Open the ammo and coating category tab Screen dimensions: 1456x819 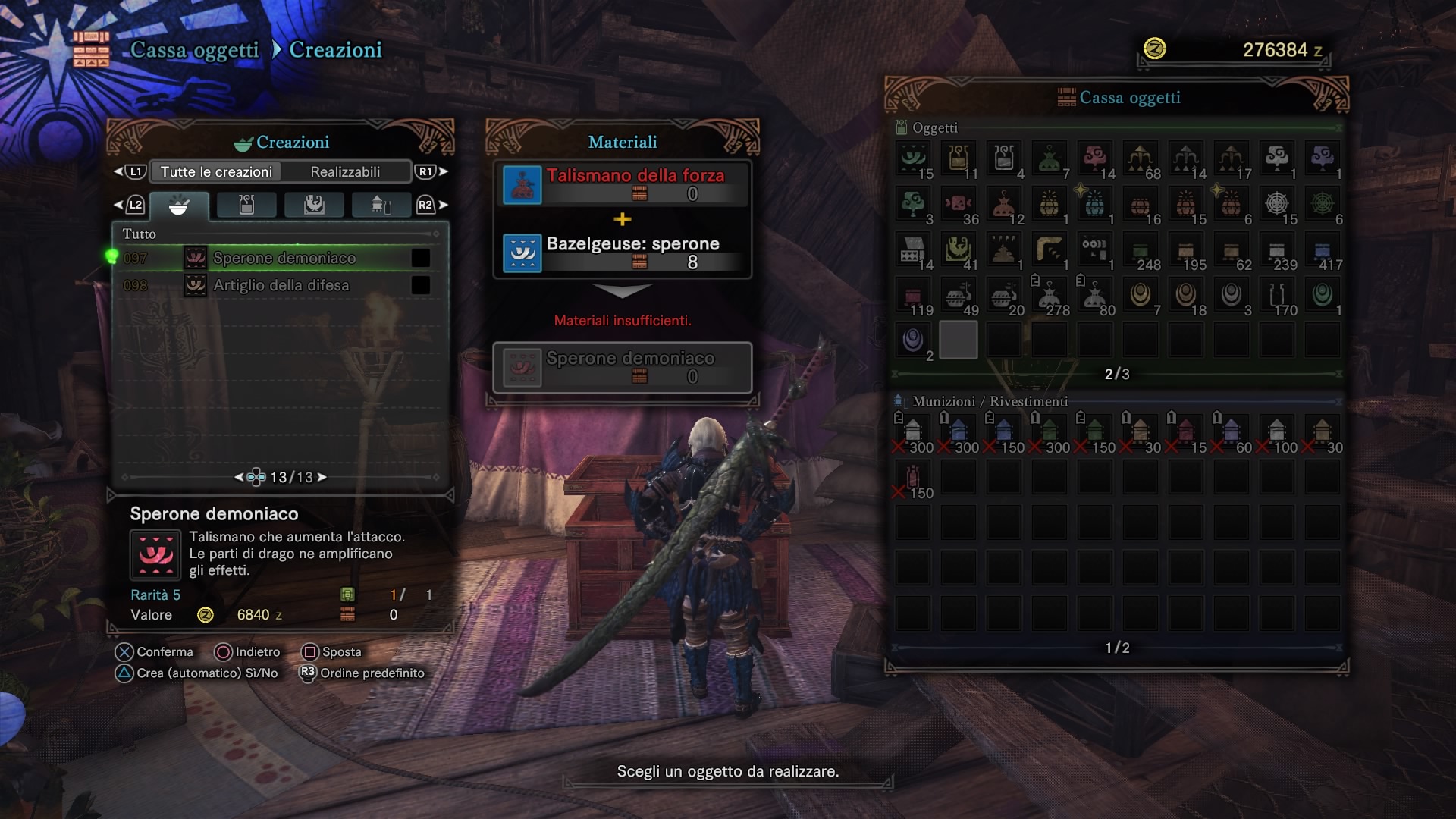tap(381, 206)
